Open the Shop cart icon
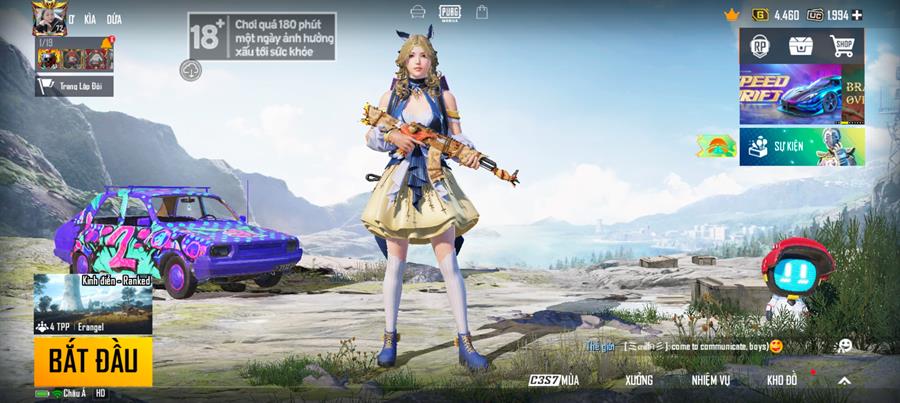The height and width of the screenshot is (403, 900). point(842,46)
